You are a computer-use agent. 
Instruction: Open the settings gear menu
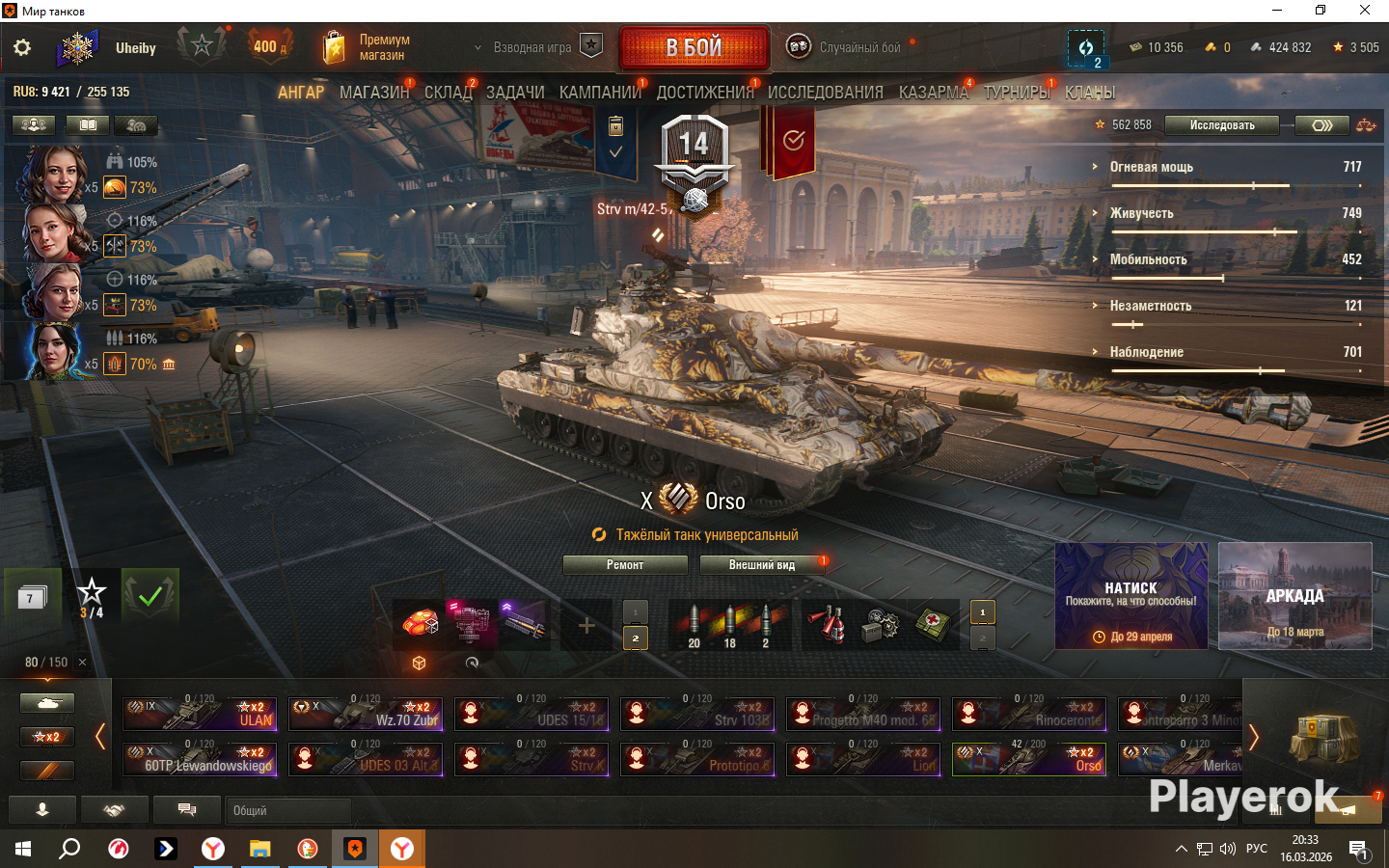(22, 47)
